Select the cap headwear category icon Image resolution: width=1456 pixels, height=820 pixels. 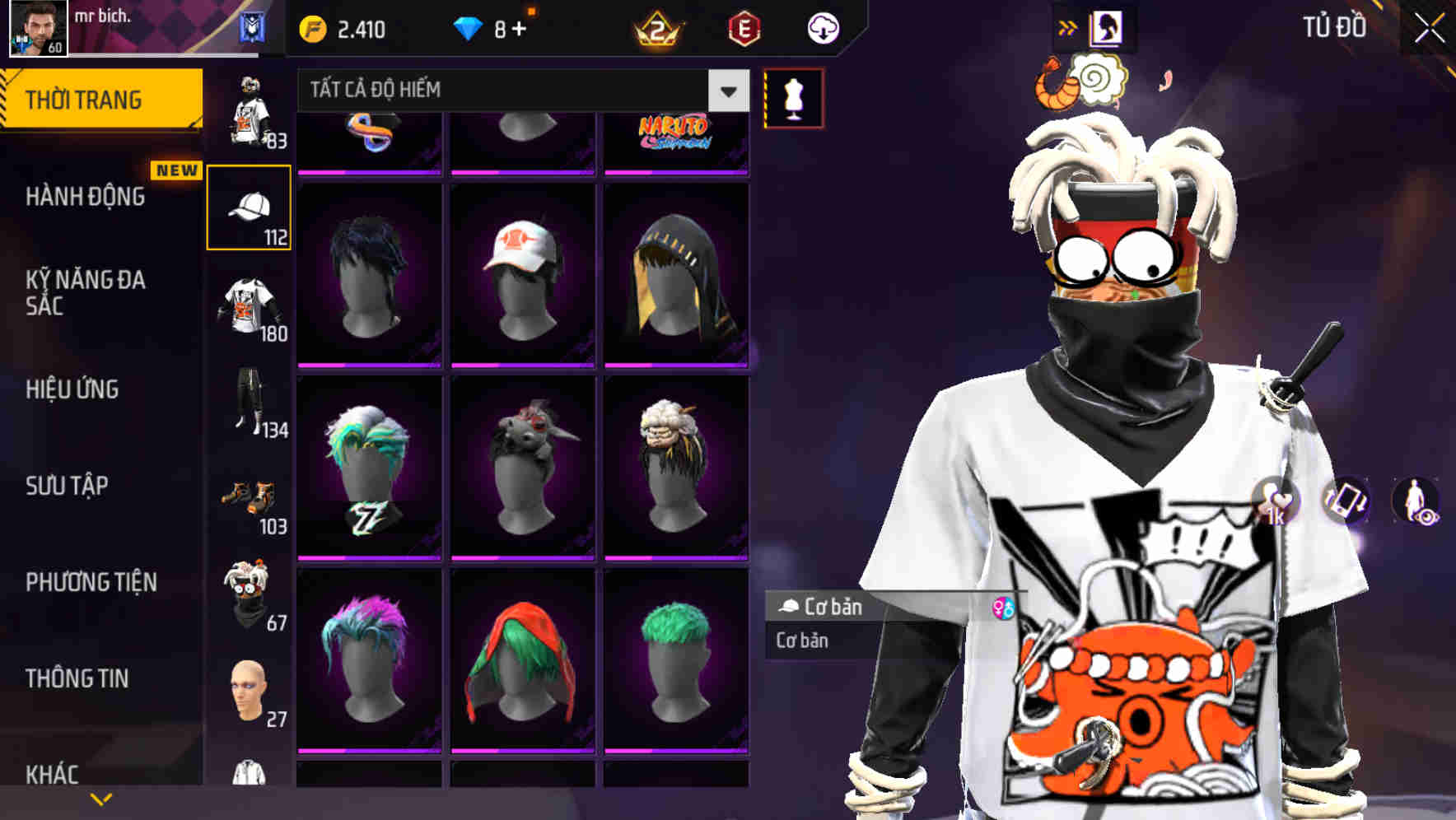[250, 206]
